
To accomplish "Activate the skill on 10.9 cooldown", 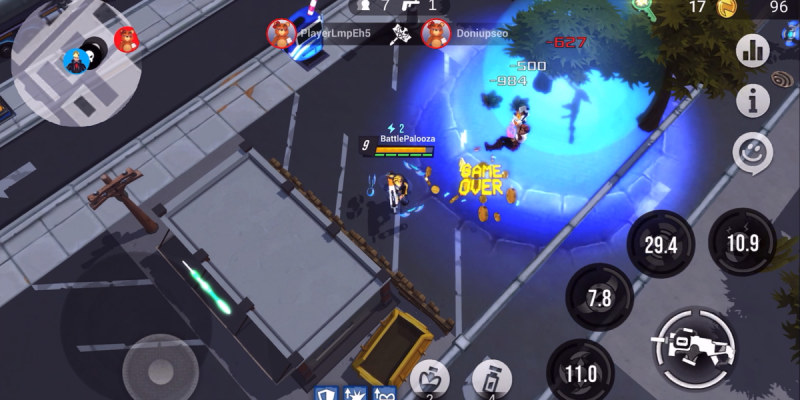I will [x=741, y=243].
